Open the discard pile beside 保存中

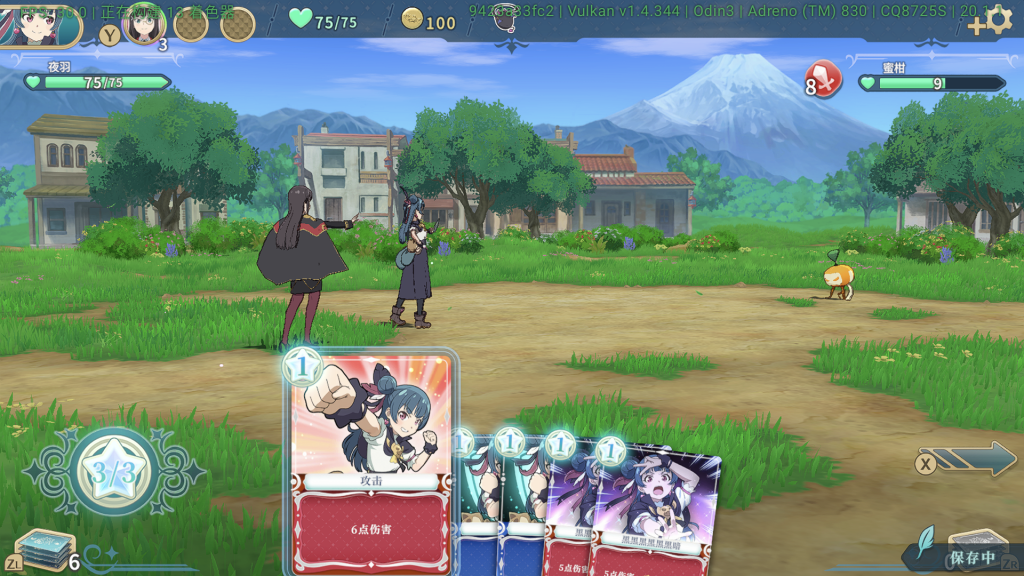point(975,545)
